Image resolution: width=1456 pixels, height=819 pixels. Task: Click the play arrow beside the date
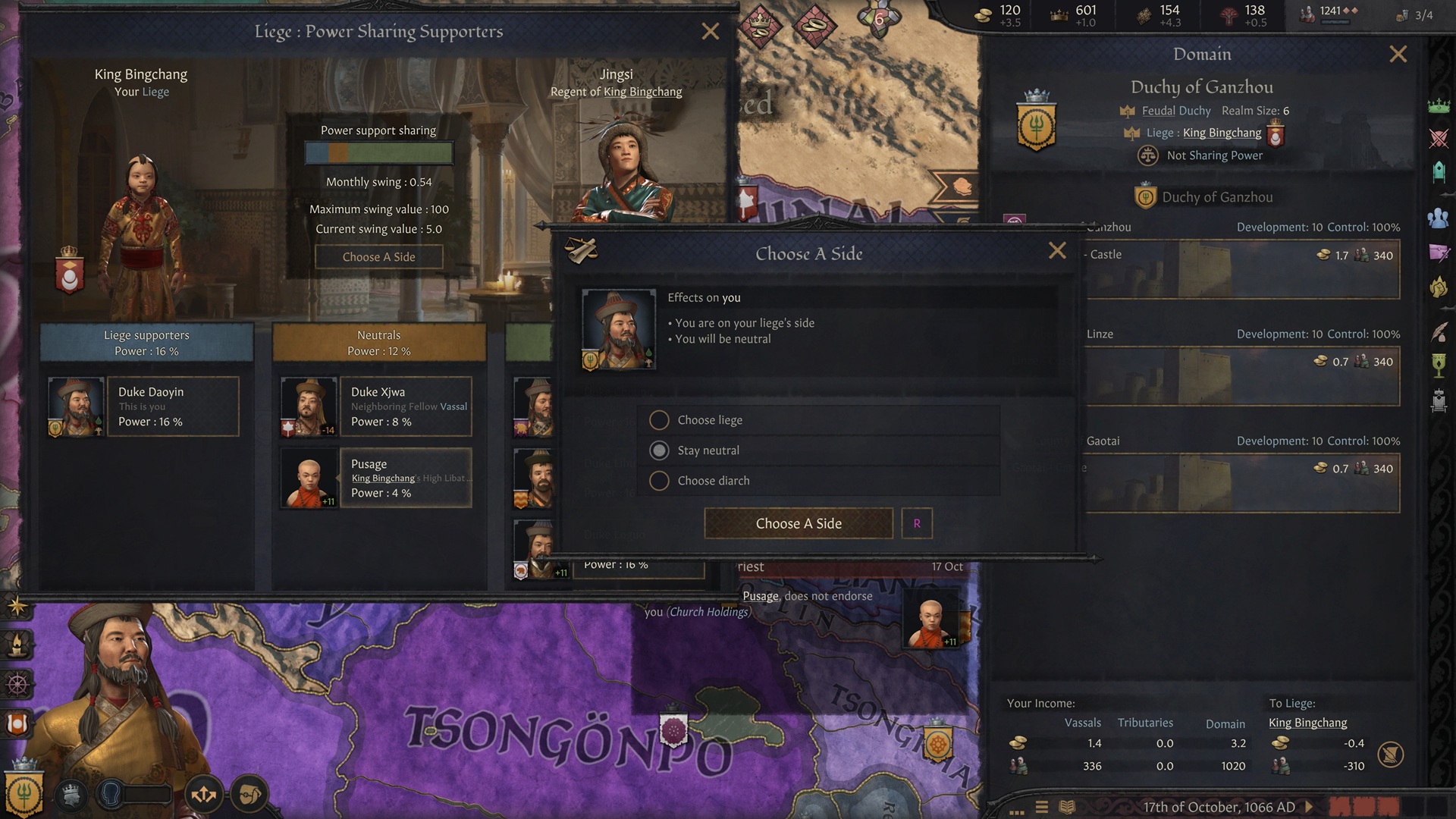click(1309, 807)
